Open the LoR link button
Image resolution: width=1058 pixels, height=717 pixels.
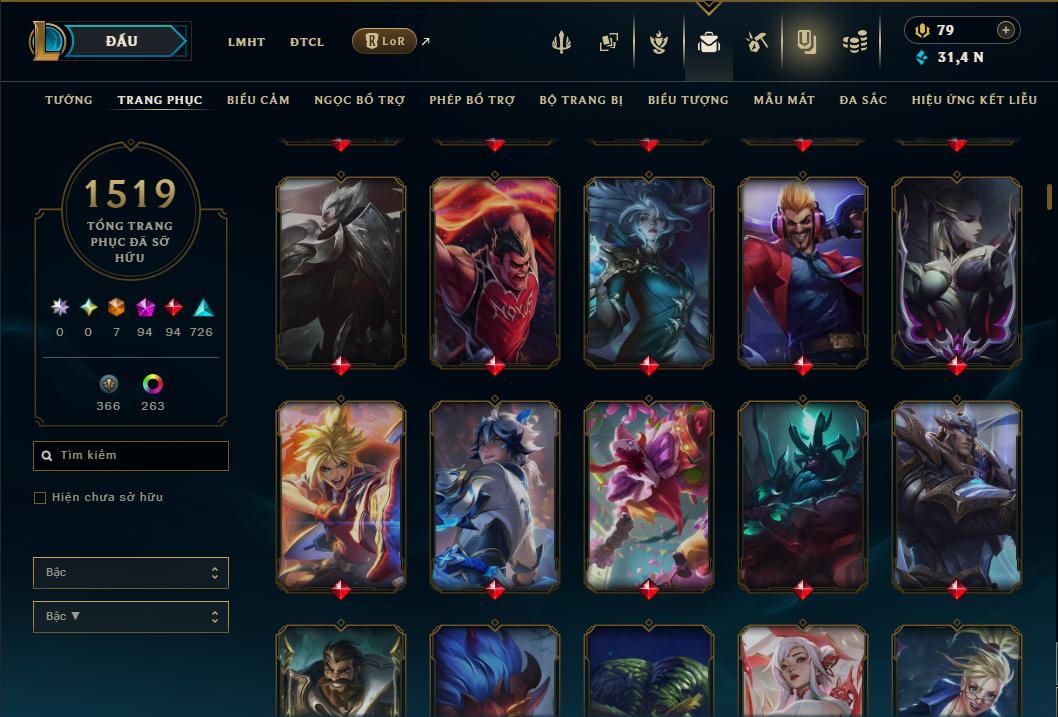tap(384, 41)
